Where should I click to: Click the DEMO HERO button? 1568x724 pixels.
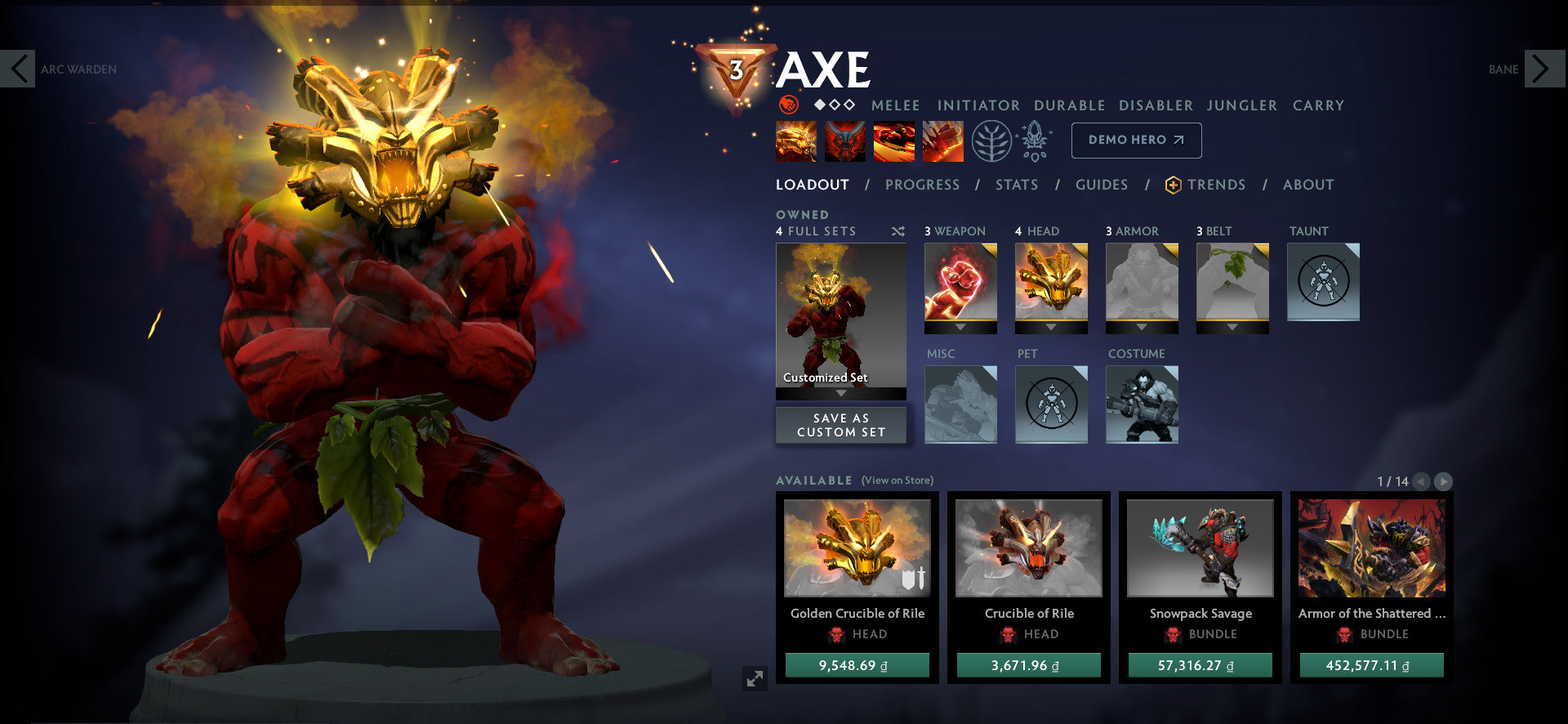(1135, 140)
